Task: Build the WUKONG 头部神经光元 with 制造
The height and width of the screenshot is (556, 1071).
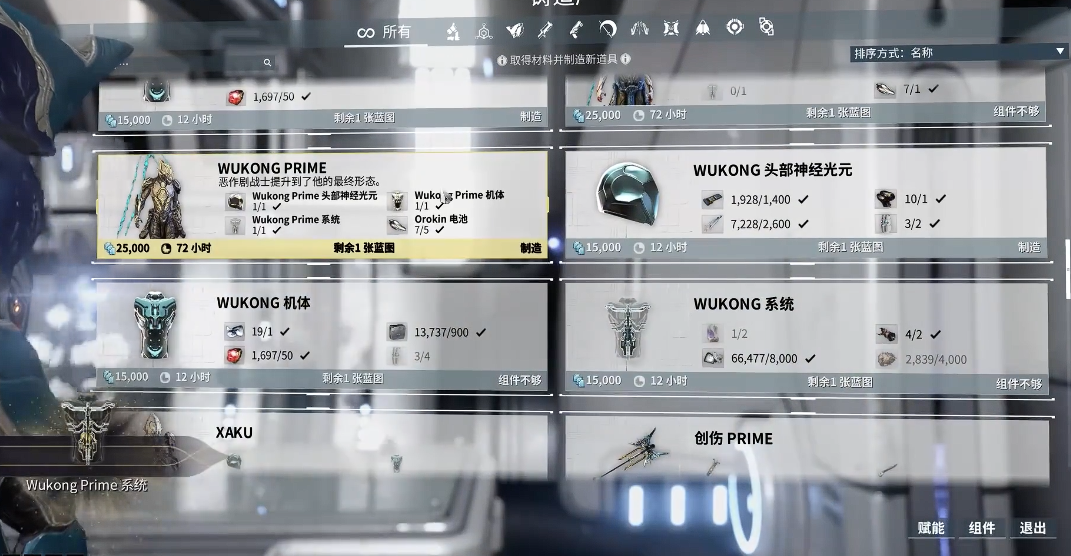Action: pyautogui.click(x=1029, y=247)
